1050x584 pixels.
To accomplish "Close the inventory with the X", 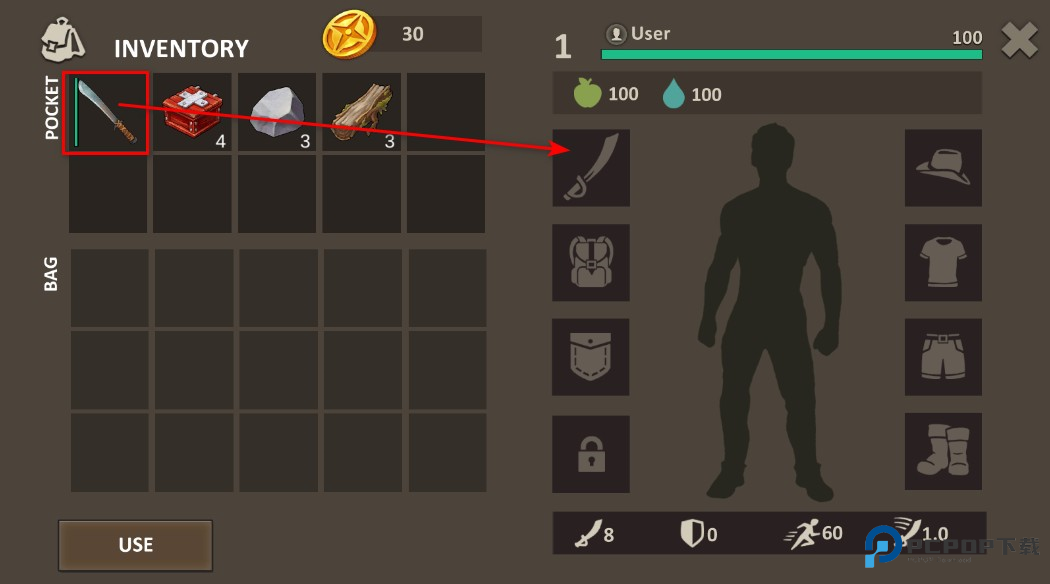I will (1019, 41).
